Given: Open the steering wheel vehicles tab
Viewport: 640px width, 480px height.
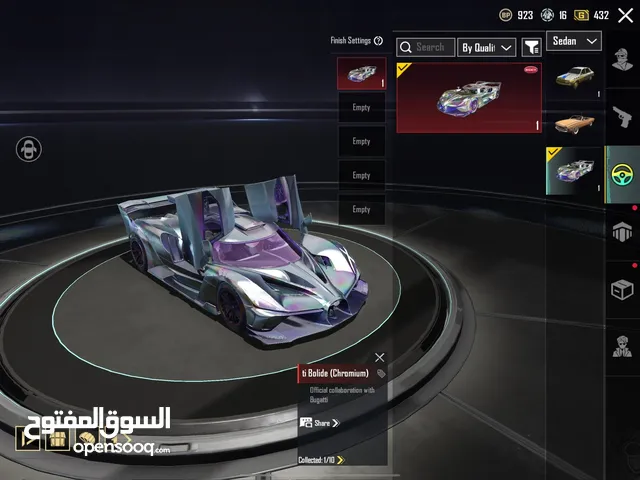Looking at the screenshot, I should coord(622,175).
